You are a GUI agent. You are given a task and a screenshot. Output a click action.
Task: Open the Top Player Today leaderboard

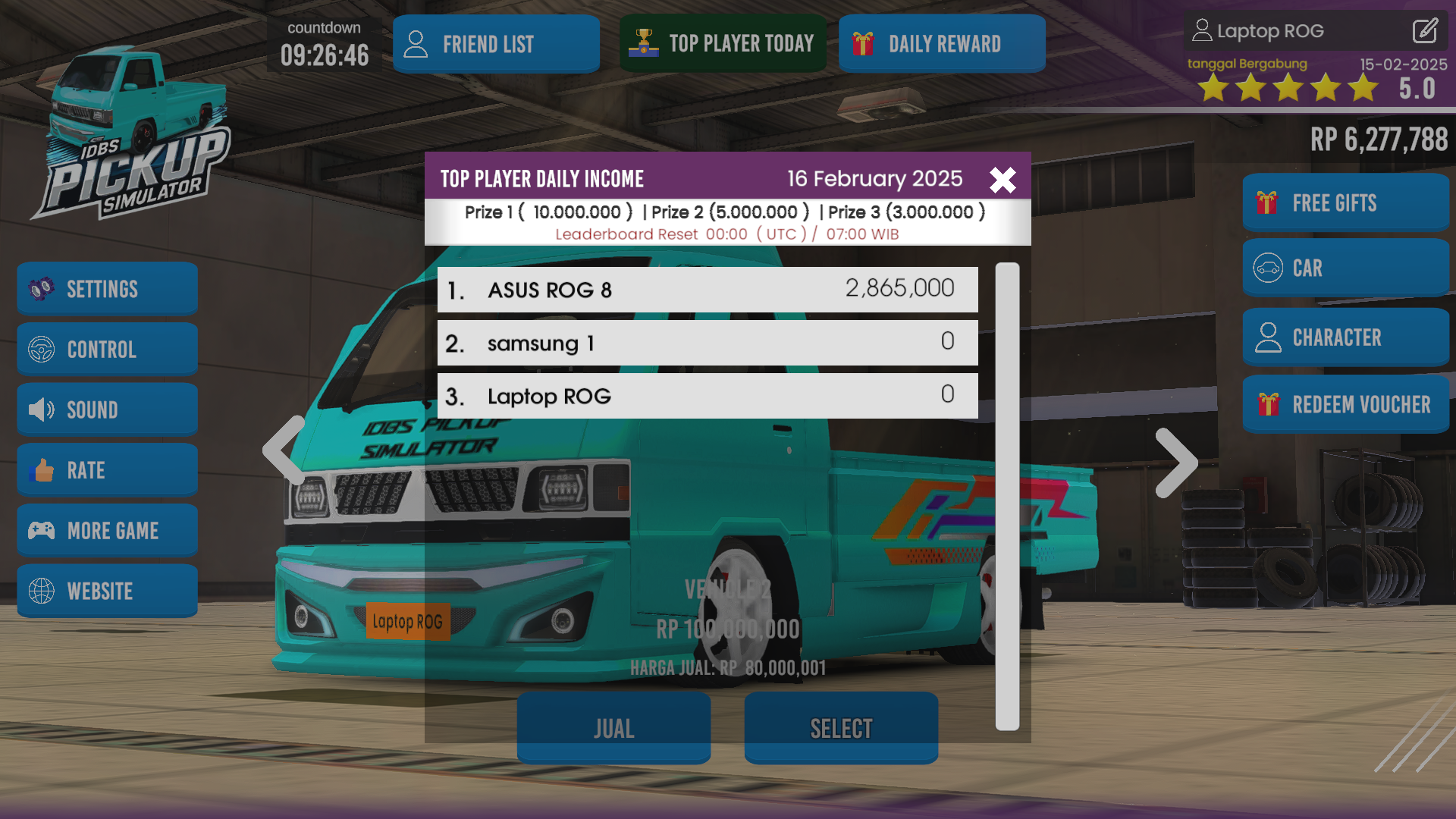723,43
